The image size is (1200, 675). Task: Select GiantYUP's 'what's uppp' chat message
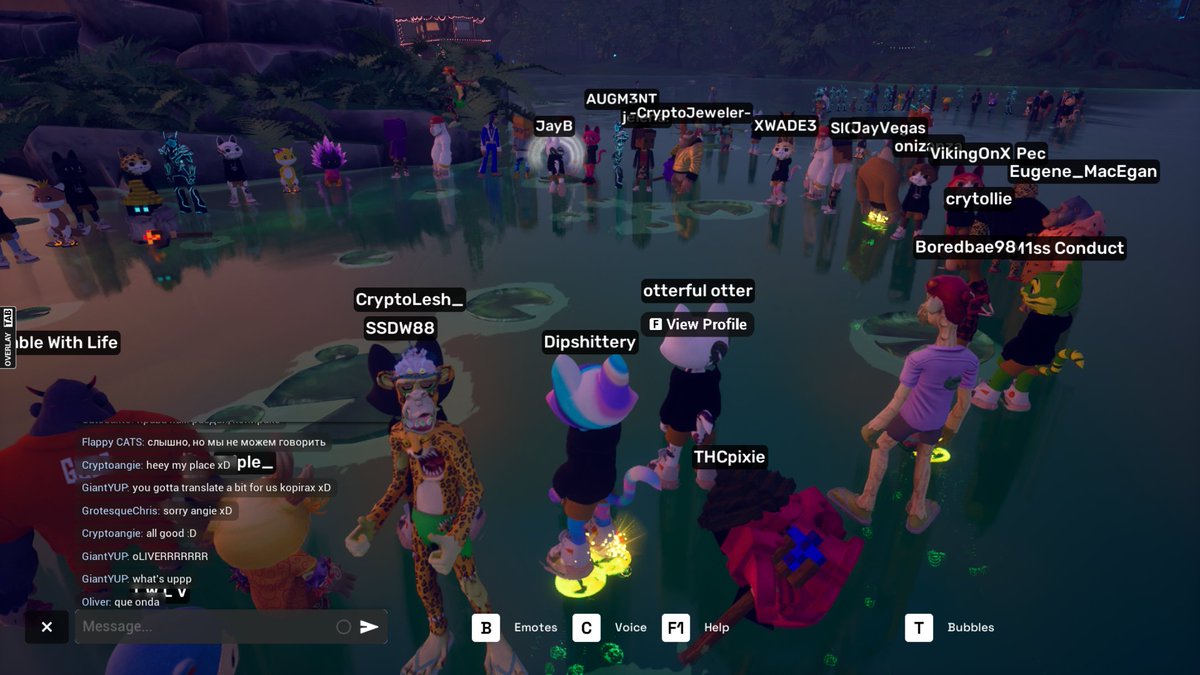[136, 579]
